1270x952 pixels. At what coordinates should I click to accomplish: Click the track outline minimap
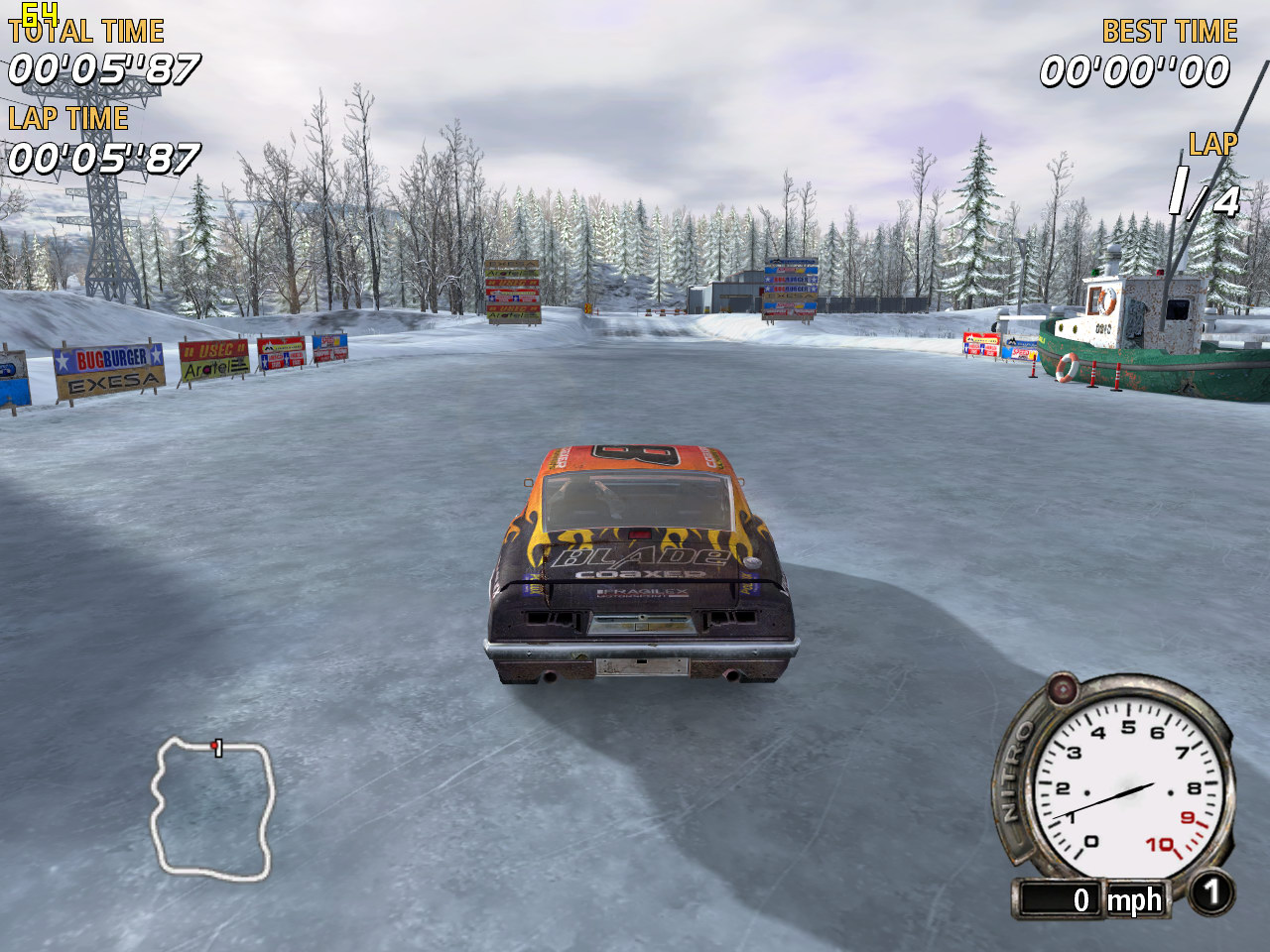pyautogui.click(x=211, y=808)
